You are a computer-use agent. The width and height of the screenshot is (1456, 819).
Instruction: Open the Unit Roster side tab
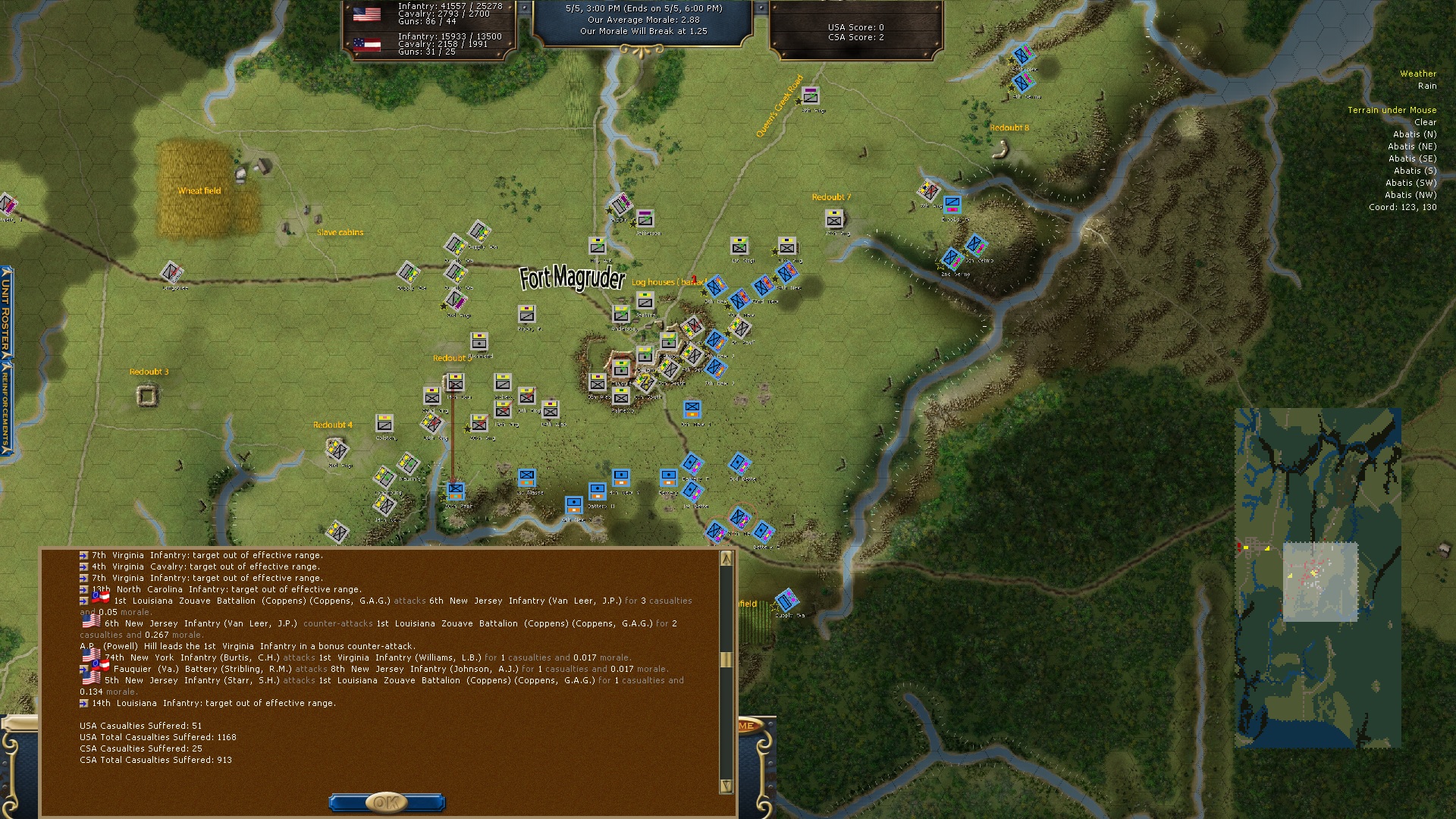coord(6,312)
